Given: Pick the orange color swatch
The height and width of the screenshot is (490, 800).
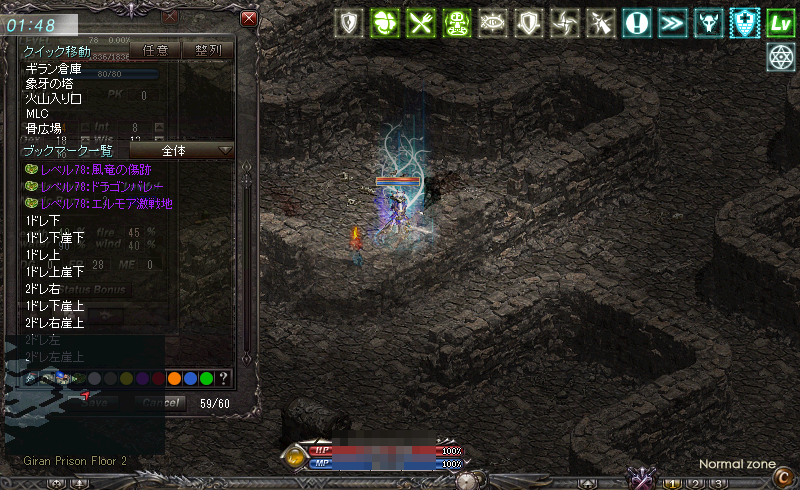Looking at the screenshot, I should point(174,378).
